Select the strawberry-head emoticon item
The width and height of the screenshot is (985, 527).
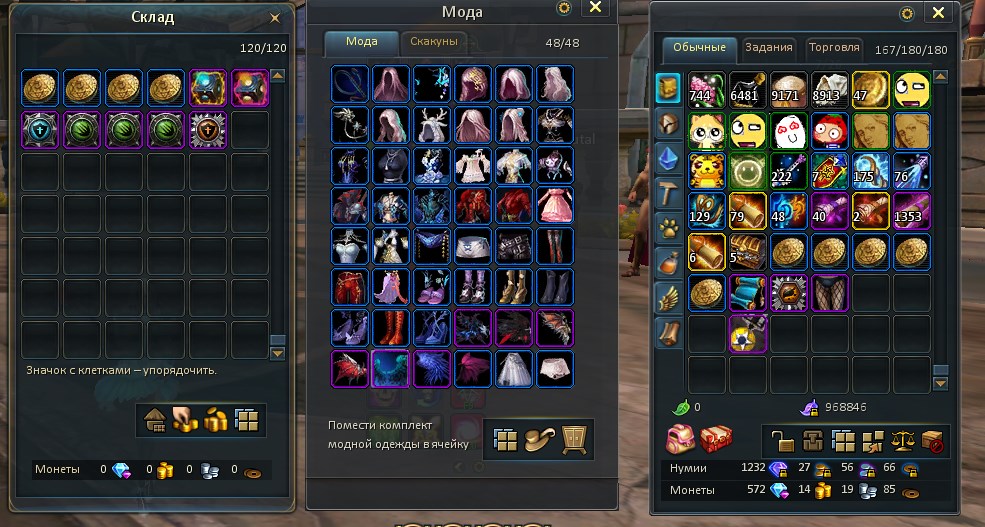[x=829, y=127]
